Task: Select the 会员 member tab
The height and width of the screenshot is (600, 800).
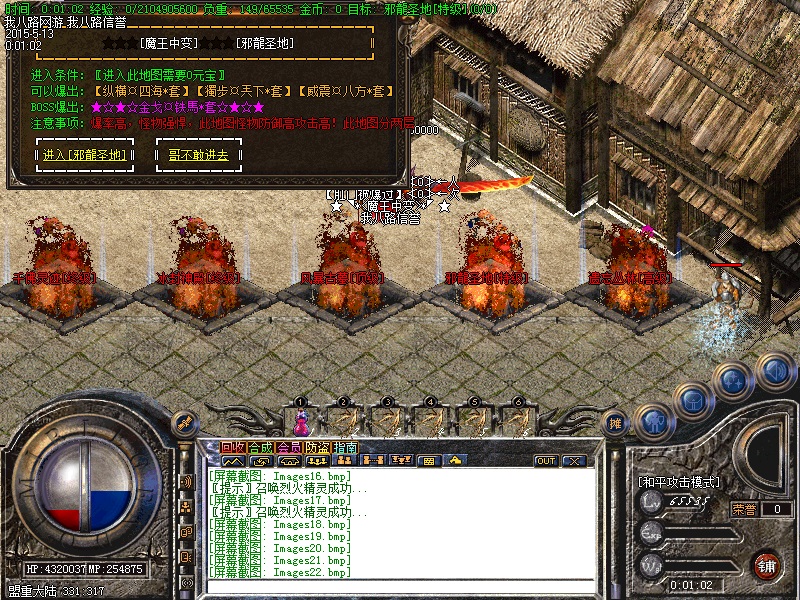Action: tap(288, 447)
